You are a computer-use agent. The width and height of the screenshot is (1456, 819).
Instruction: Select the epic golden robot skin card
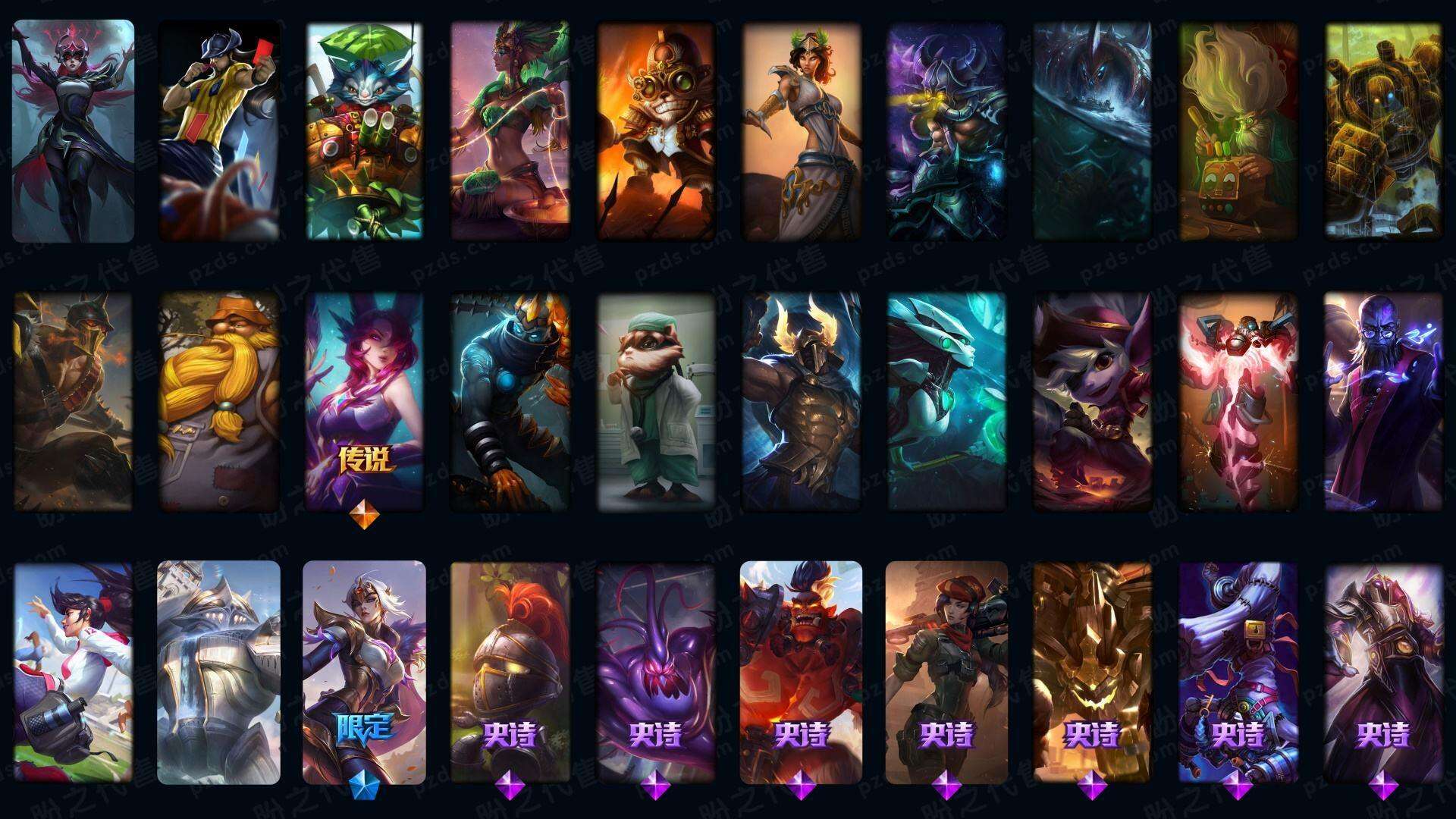pos(1093,672)
